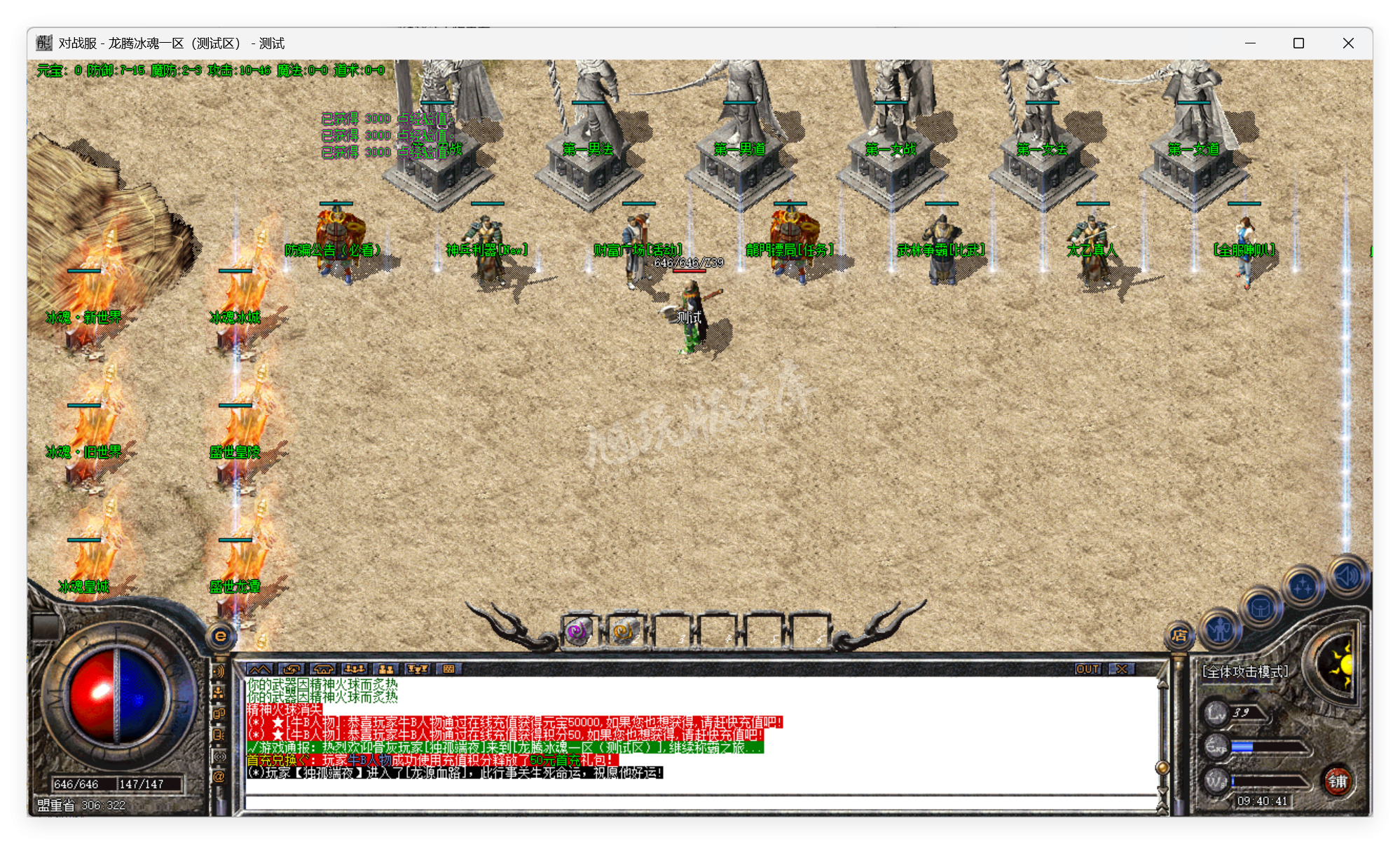Image resolution: width=1400 pixels, height=844 pixels.
Task: Select the mountain icon in the chat toolbar
Action: 259,669
